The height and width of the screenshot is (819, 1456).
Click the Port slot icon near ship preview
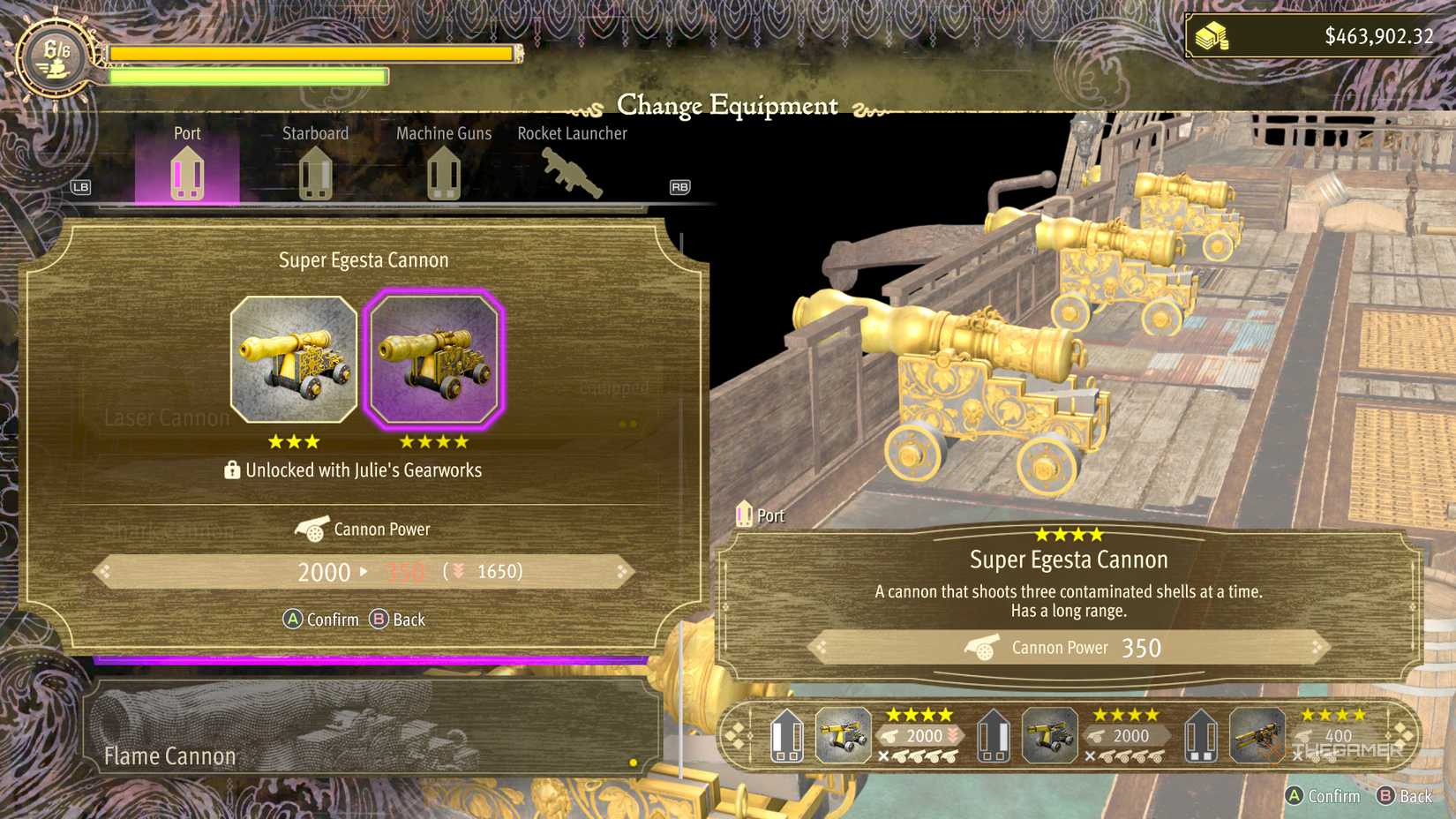(744, 515)
